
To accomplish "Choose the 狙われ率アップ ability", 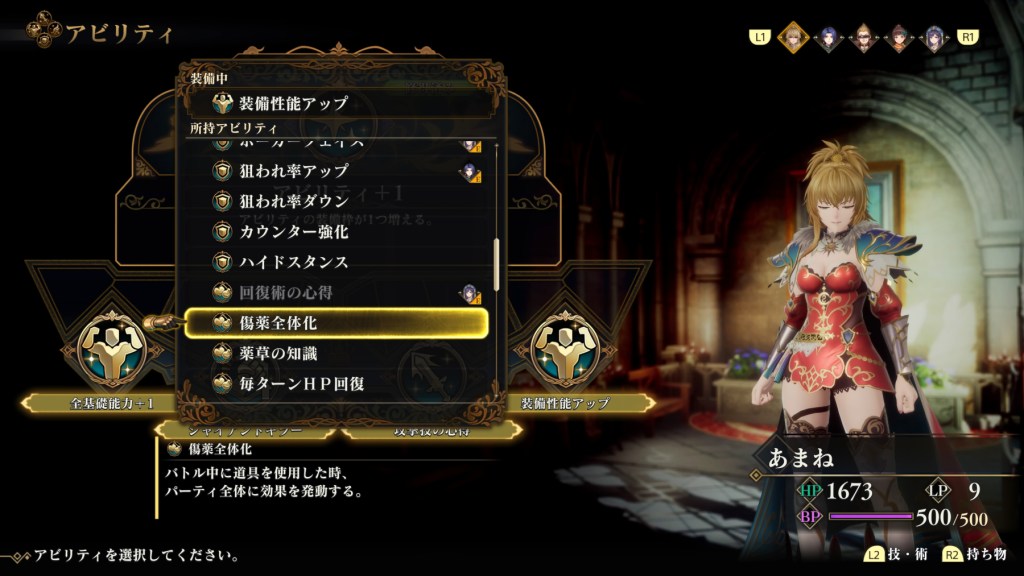I will click(x=336, y=171).
